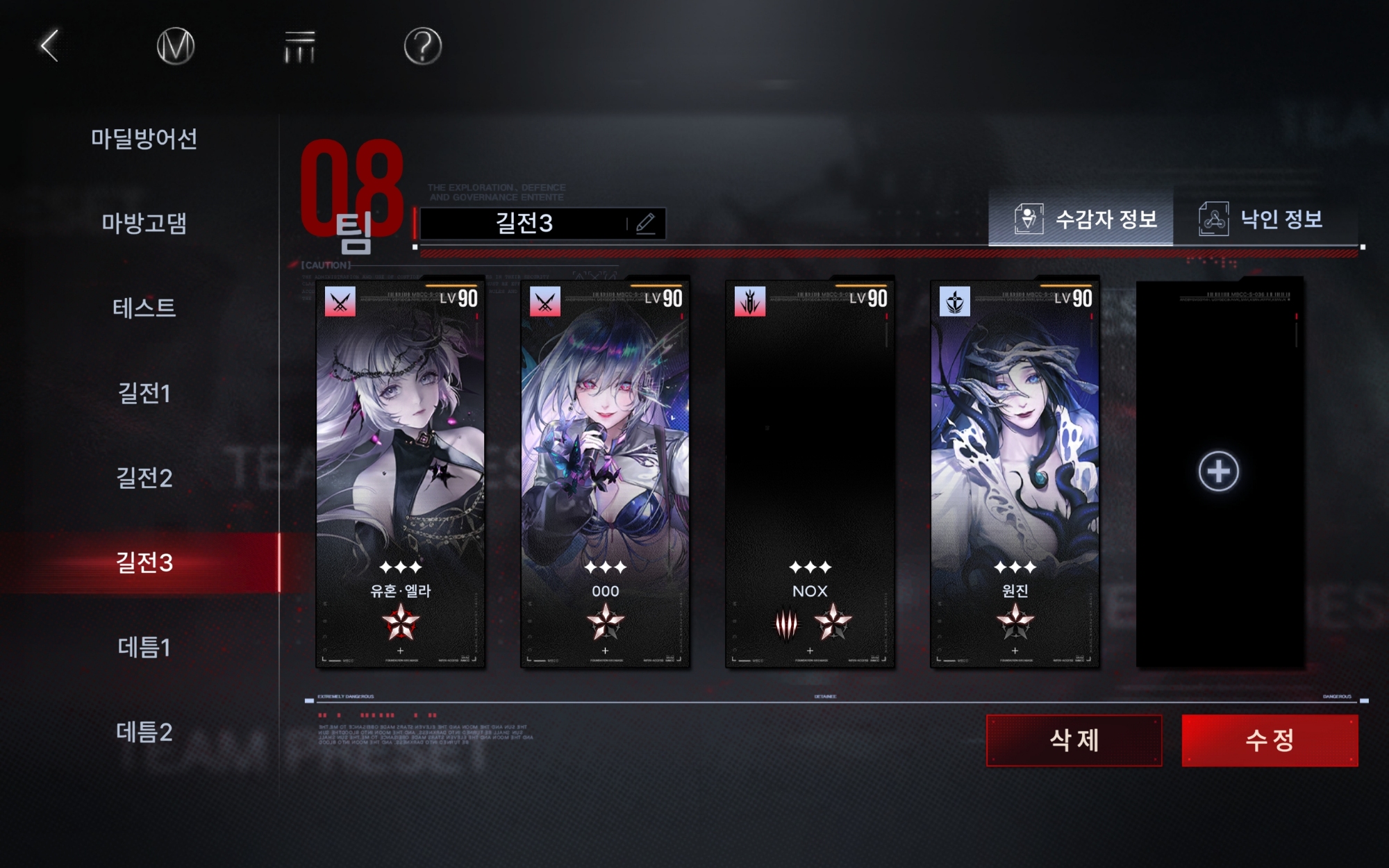The width and height of the screenshot is (1389, 868).
Task: Delete the team with 삭제 button
Action: point(1074,740)
